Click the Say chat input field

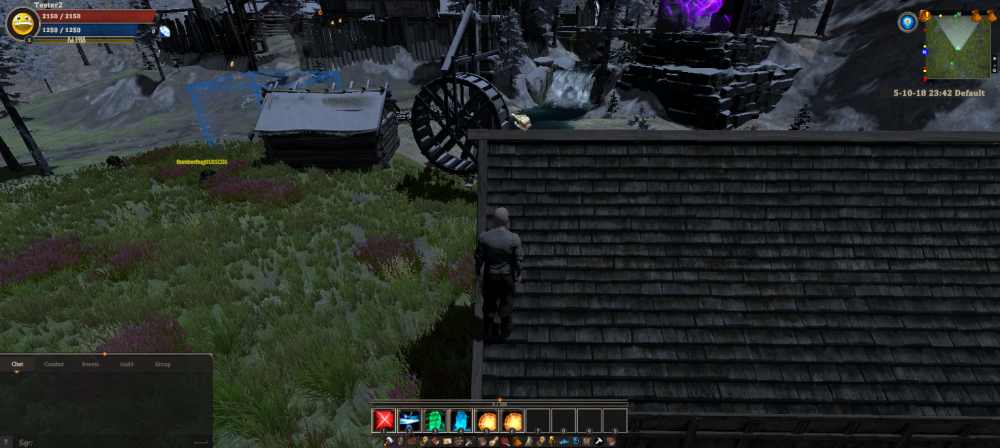point(100,440)
